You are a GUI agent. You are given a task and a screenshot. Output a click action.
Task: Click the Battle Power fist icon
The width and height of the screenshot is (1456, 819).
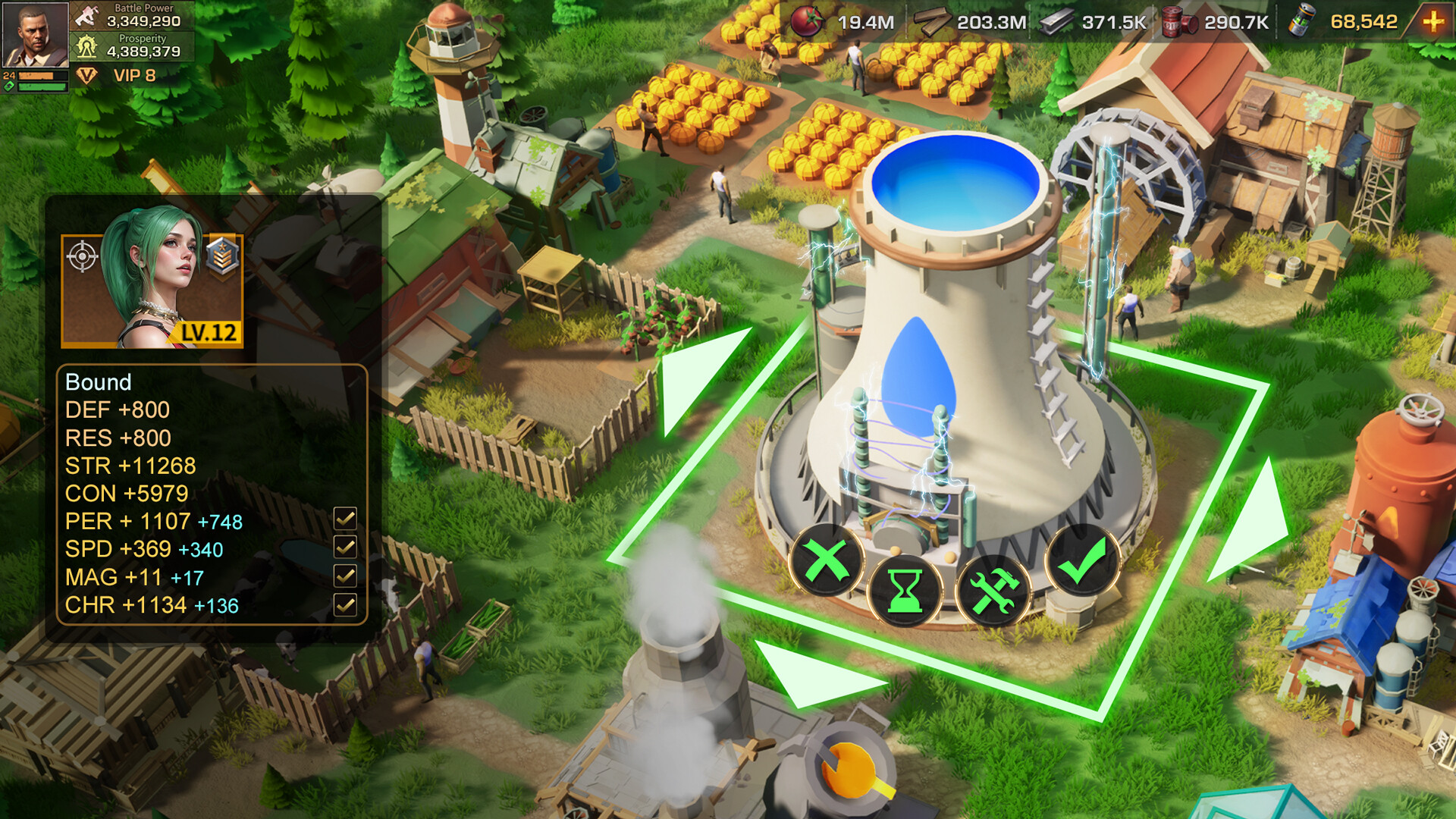(85, 14)
